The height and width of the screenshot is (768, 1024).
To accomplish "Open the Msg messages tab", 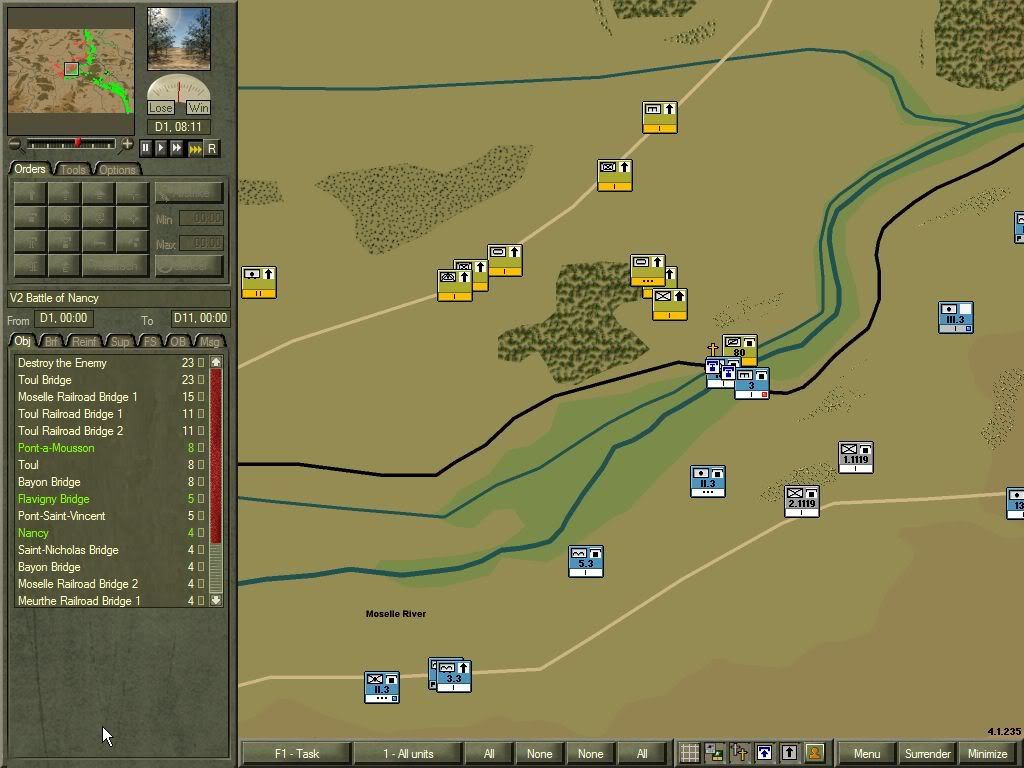I will [209, 342].
